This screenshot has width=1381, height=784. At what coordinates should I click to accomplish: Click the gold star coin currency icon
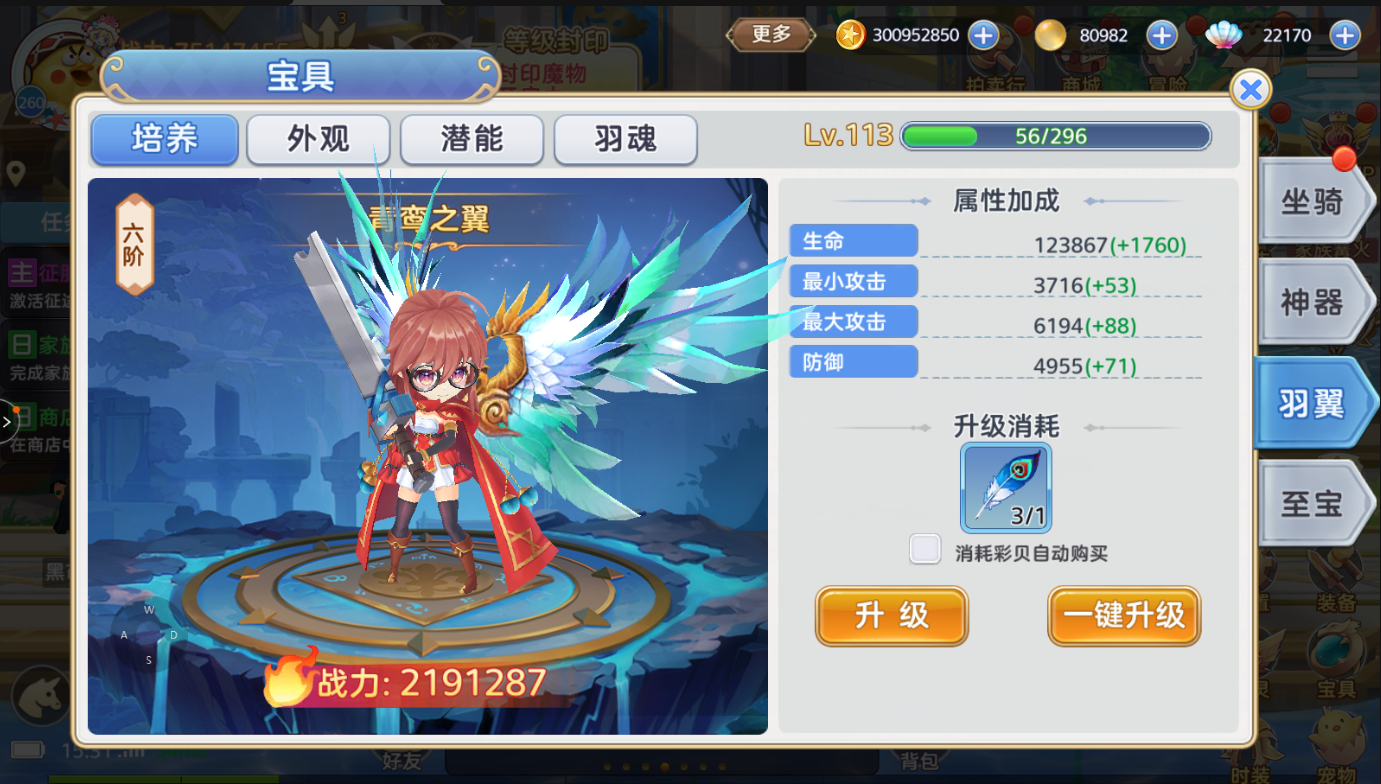[850, 35]
